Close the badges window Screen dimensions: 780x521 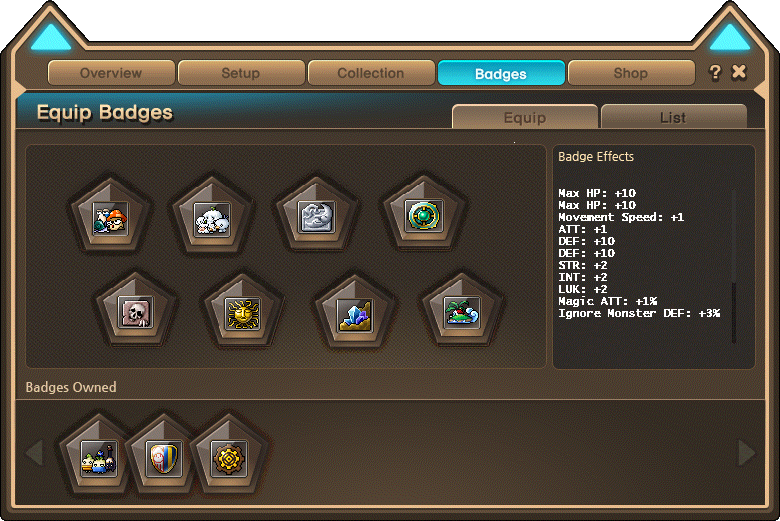click(739, 72)
